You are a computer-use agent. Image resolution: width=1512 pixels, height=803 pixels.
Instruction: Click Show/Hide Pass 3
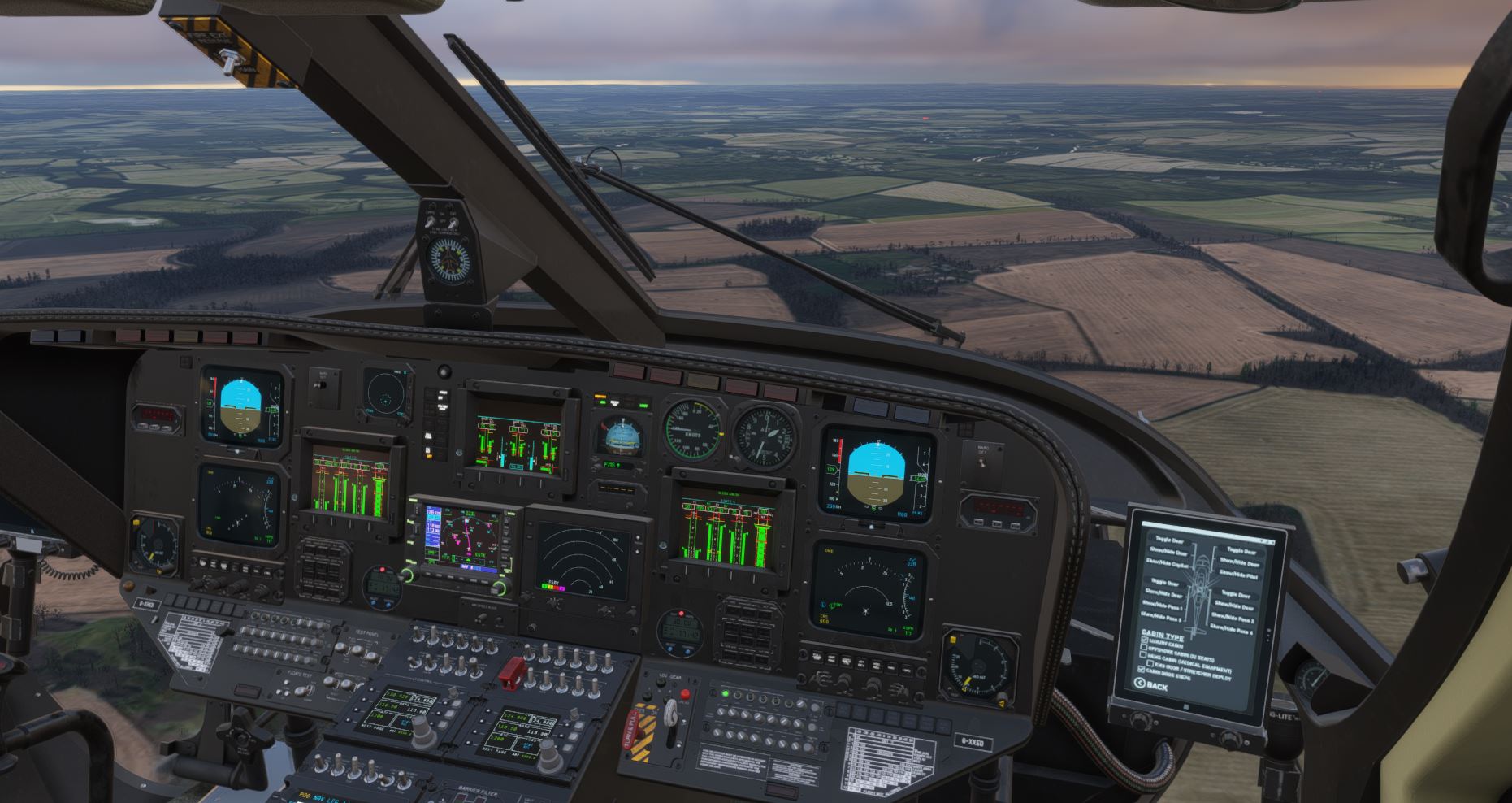(x=1161, y=618)
